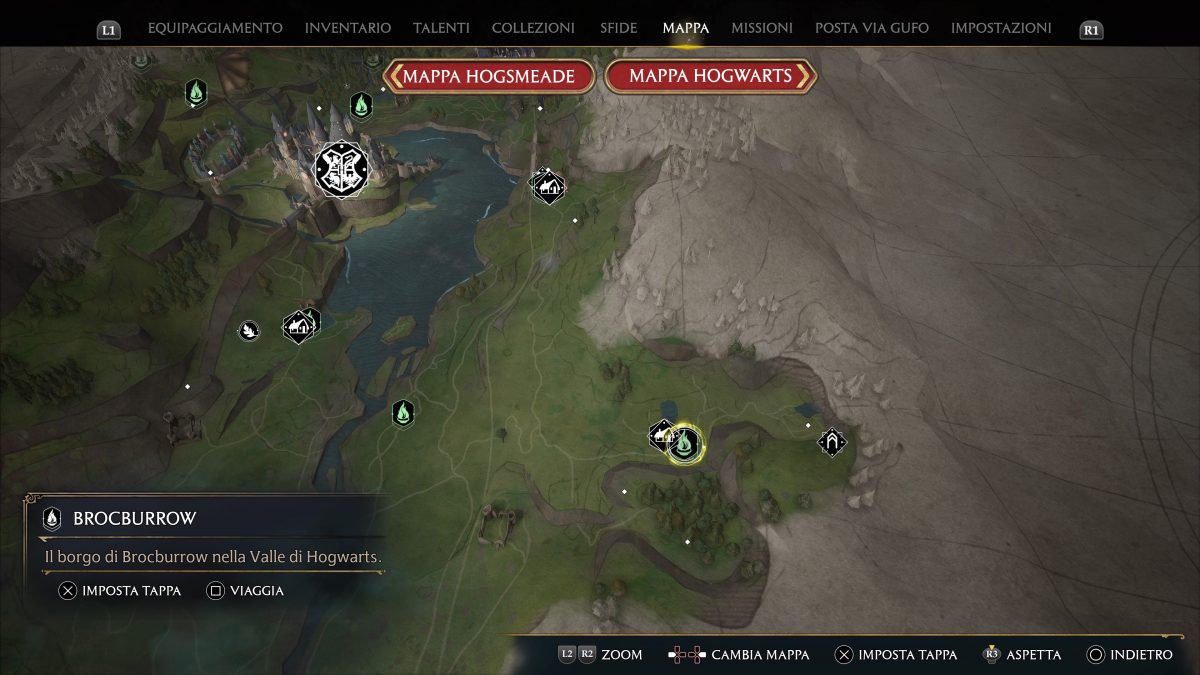Select the Talenti tab

[441, 28]
